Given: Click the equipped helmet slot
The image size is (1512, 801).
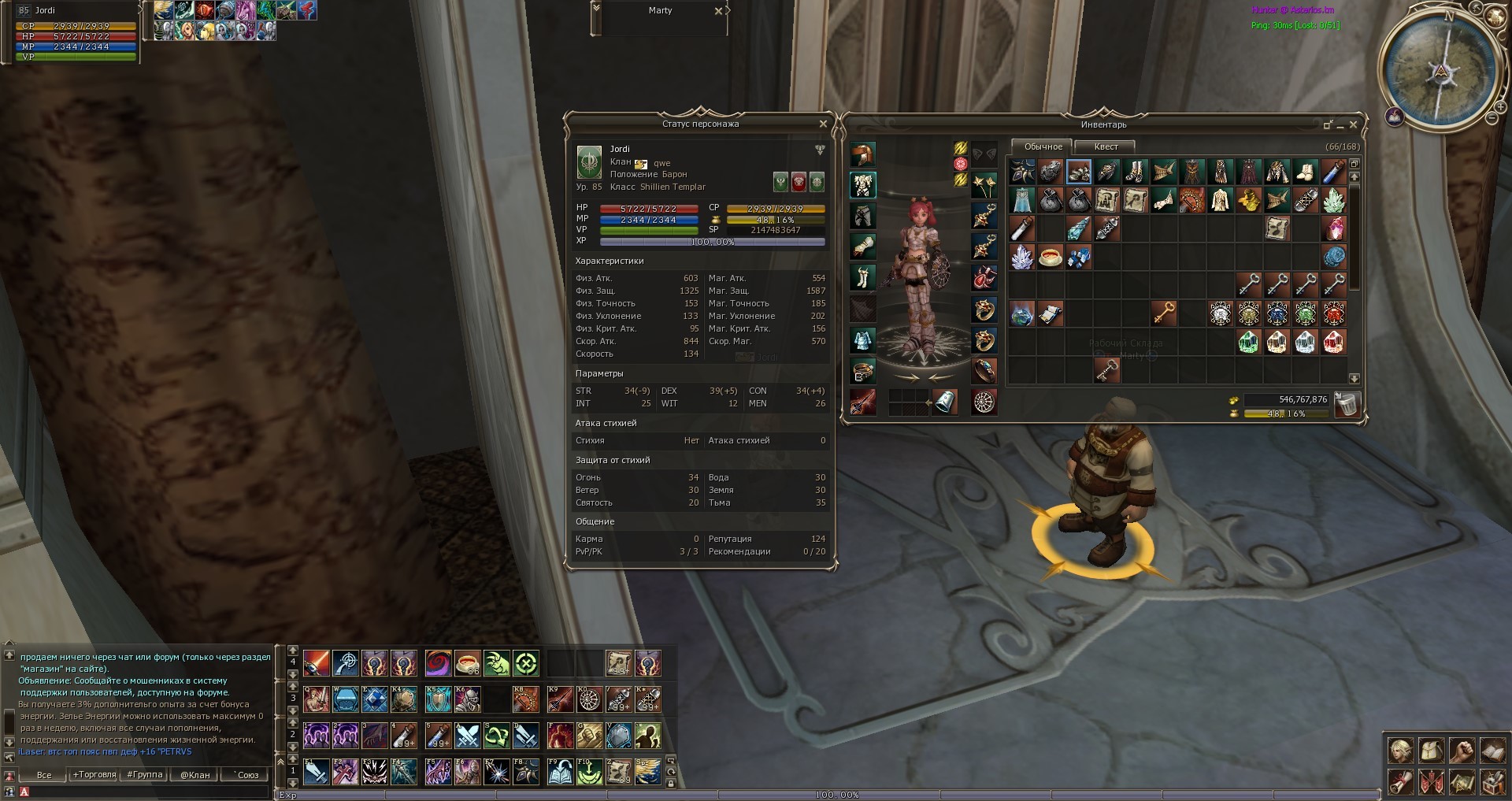Looking at the screenshot, I should click(863, 154).
